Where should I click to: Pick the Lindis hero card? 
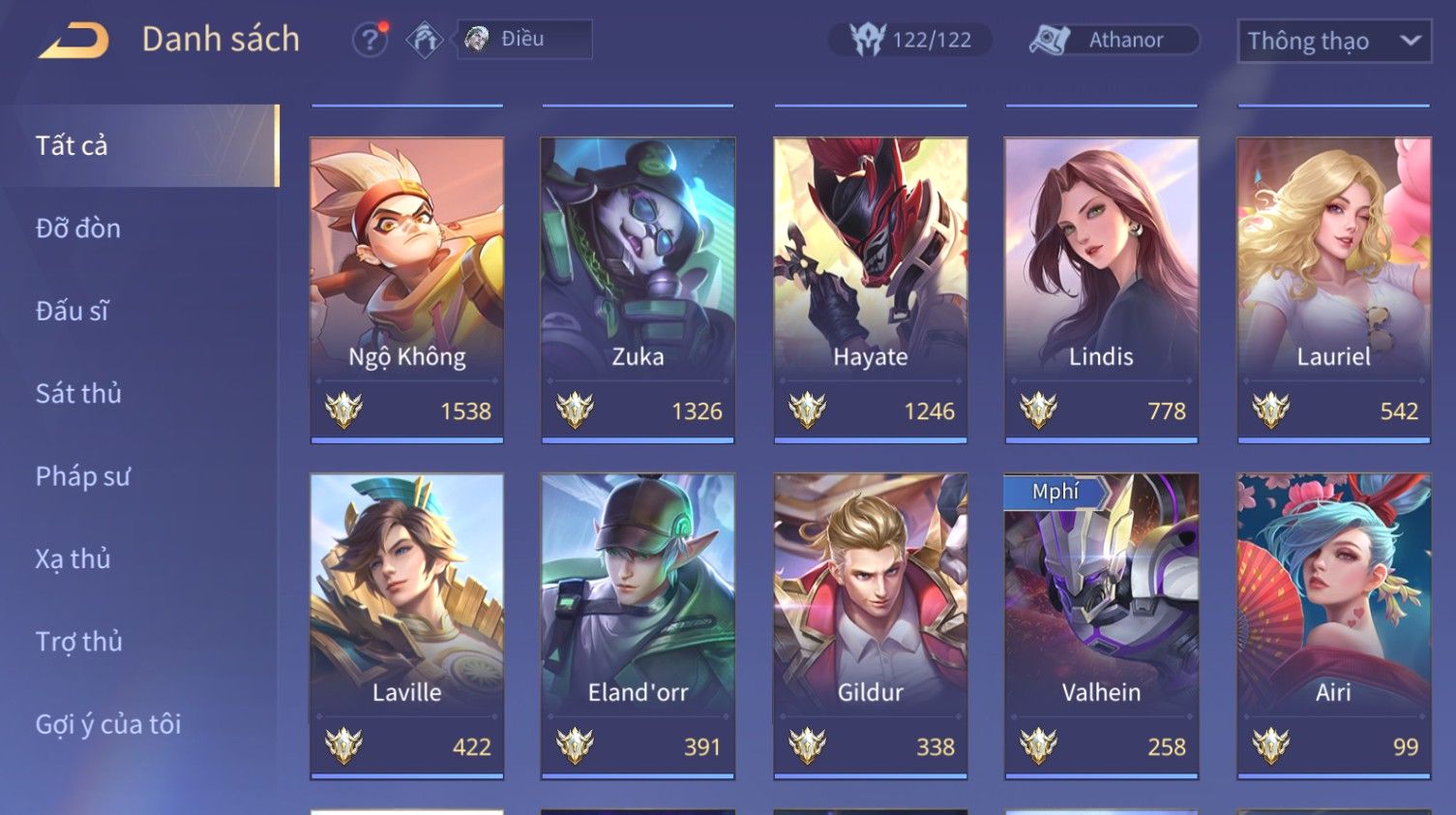pos(1101,288)
